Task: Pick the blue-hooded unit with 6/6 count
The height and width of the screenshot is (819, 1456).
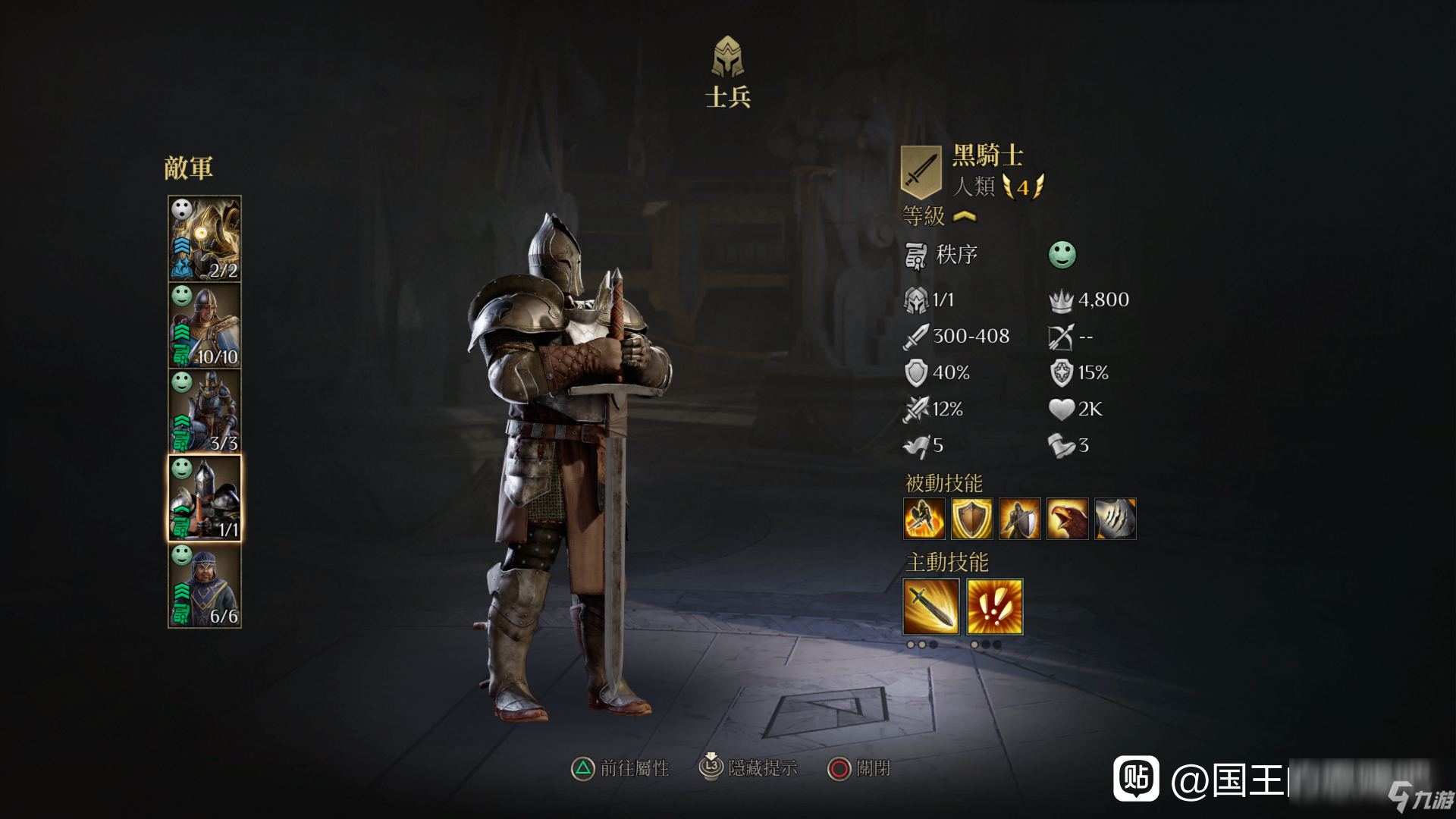Action: (x=204, y=585)
